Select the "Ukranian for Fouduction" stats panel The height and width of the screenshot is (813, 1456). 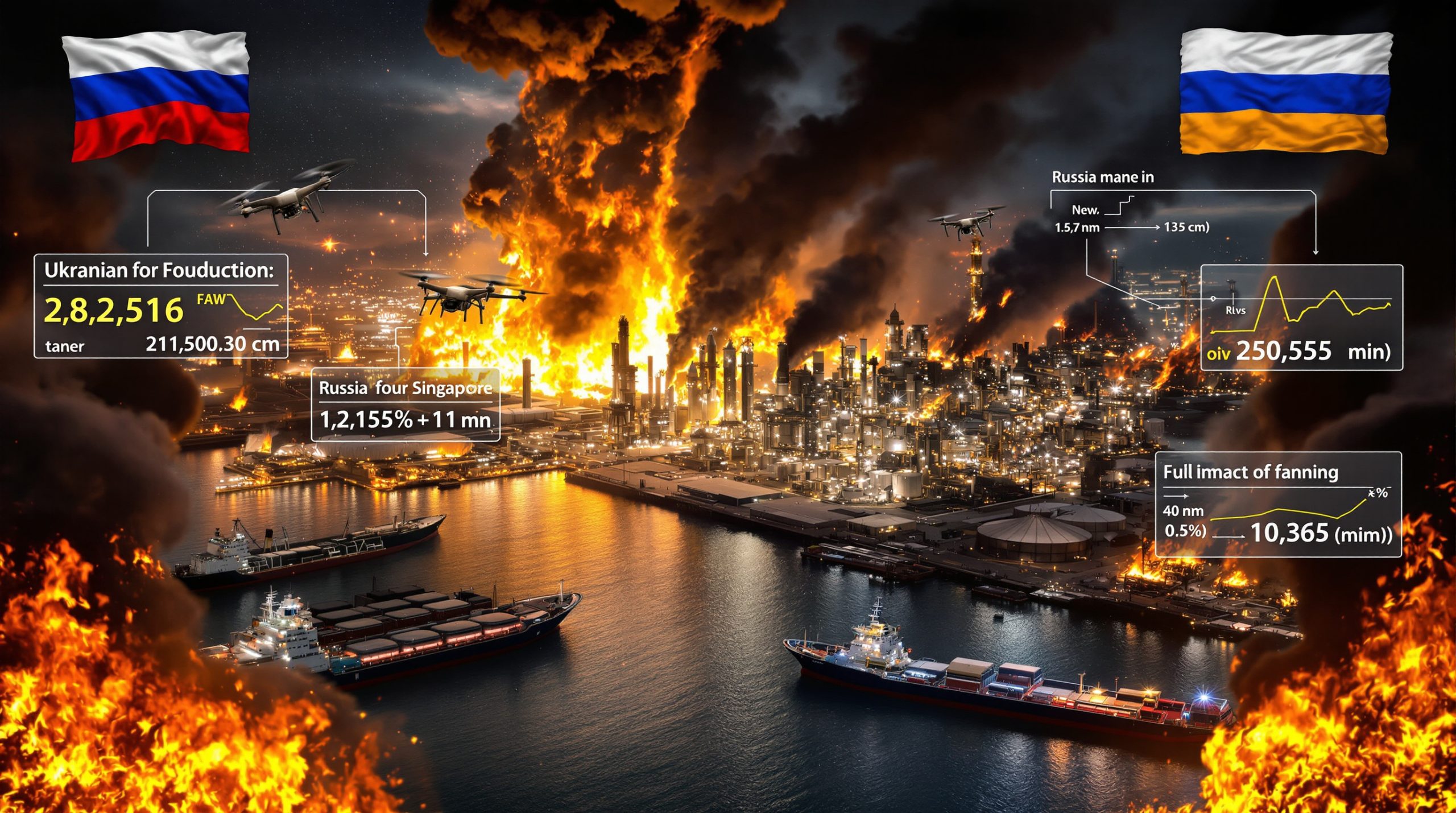tap(161, 306)
